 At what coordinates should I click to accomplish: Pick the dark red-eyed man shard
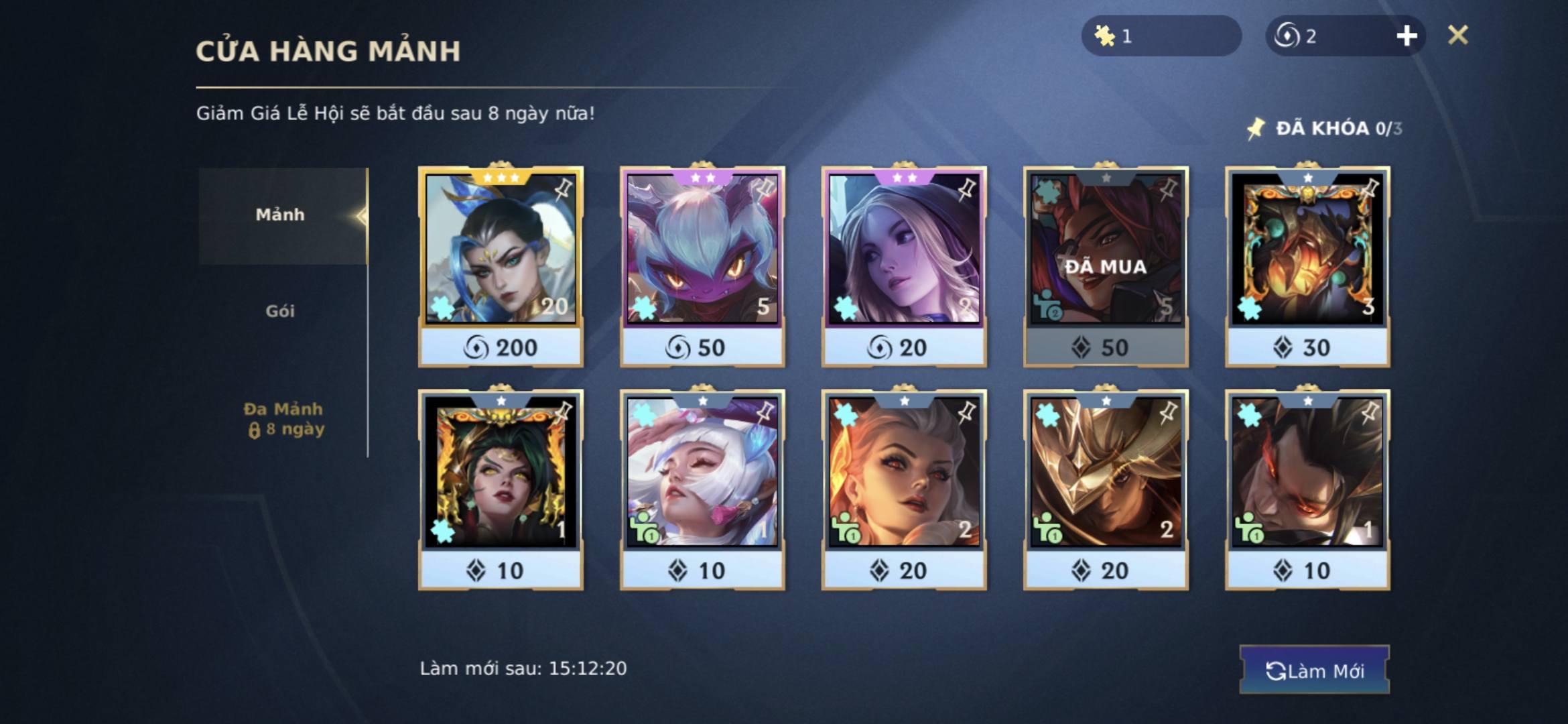[1307, 489]
